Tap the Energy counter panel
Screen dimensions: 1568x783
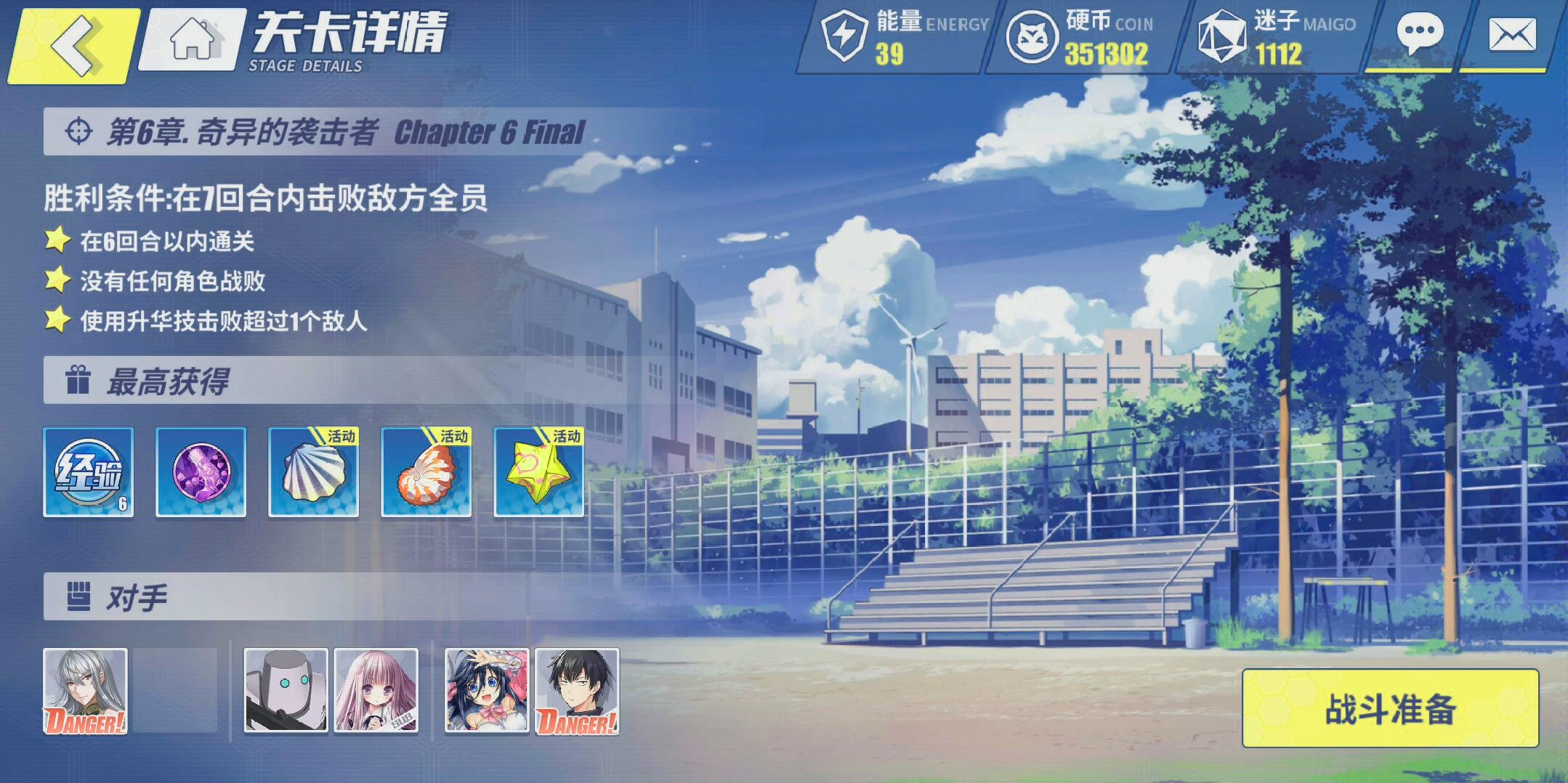[901, 38]
